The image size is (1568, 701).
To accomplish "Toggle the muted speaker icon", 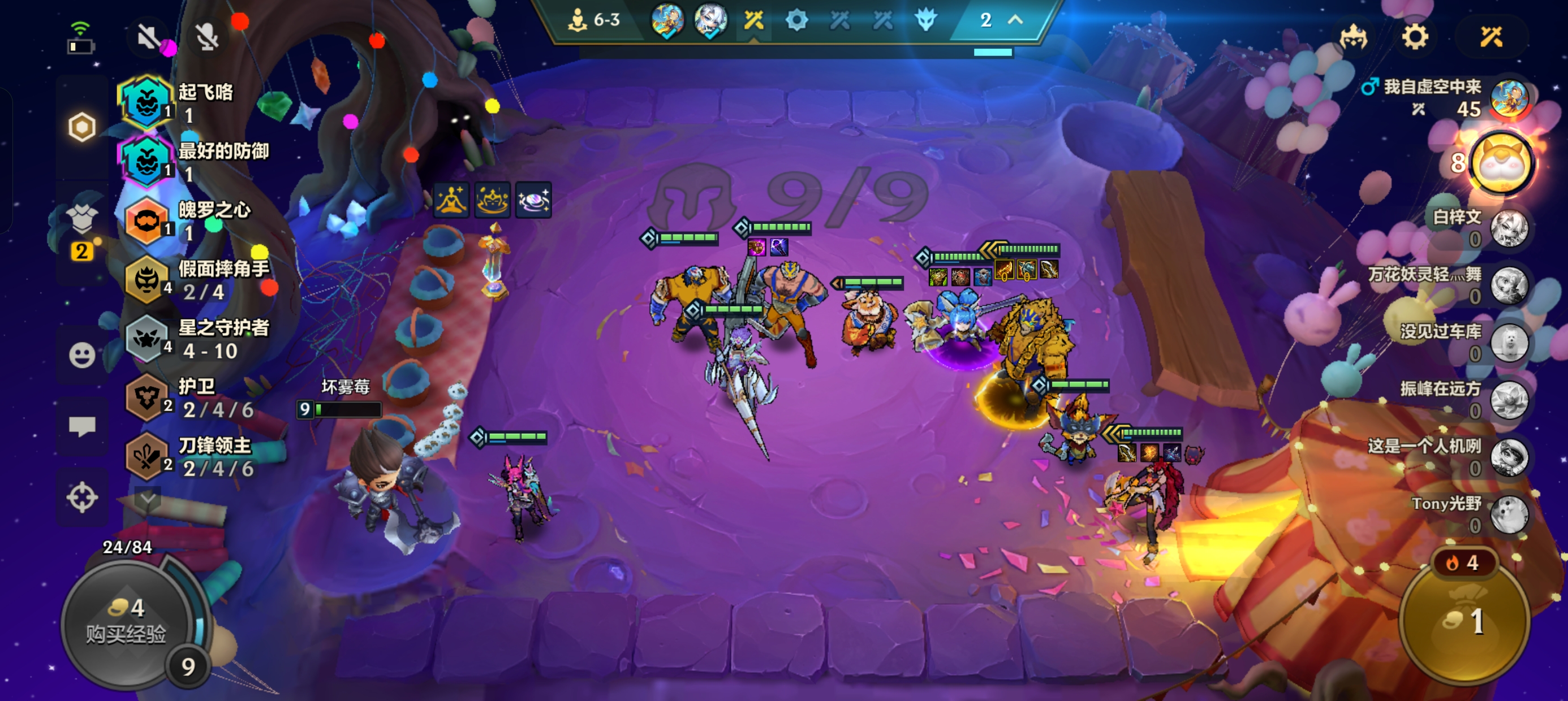I will pyautogui.click(x=148, y=38).
